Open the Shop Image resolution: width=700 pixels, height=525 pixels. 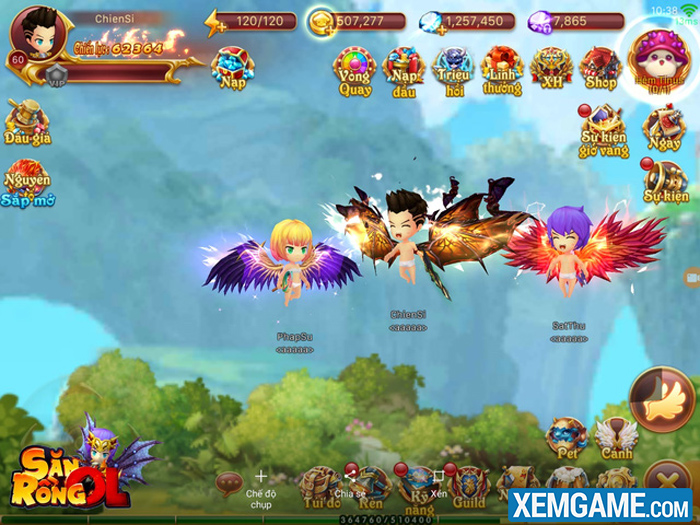600,68
